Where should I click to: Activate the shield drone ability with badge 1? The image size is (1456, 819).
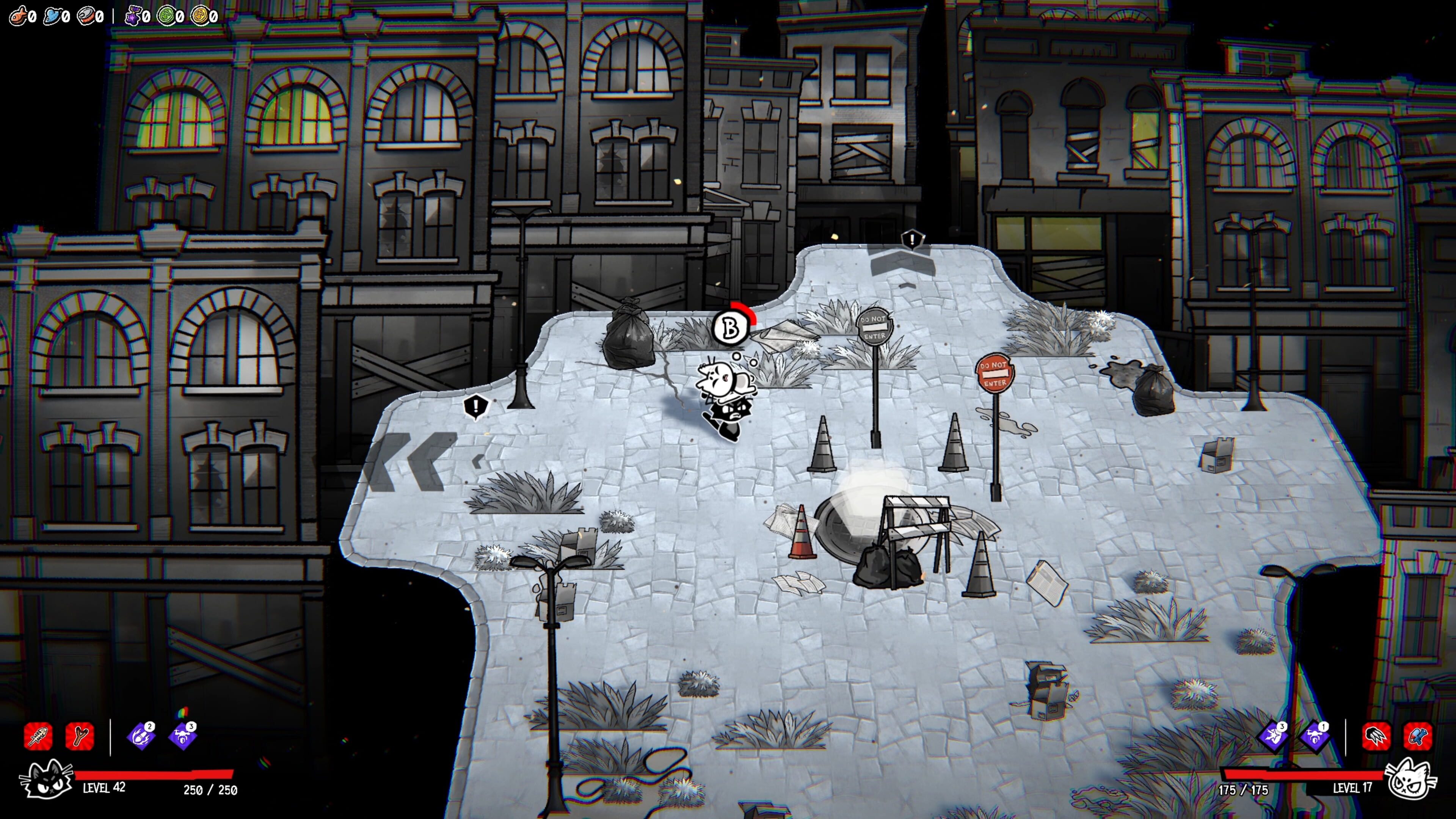coord(1315,736)
